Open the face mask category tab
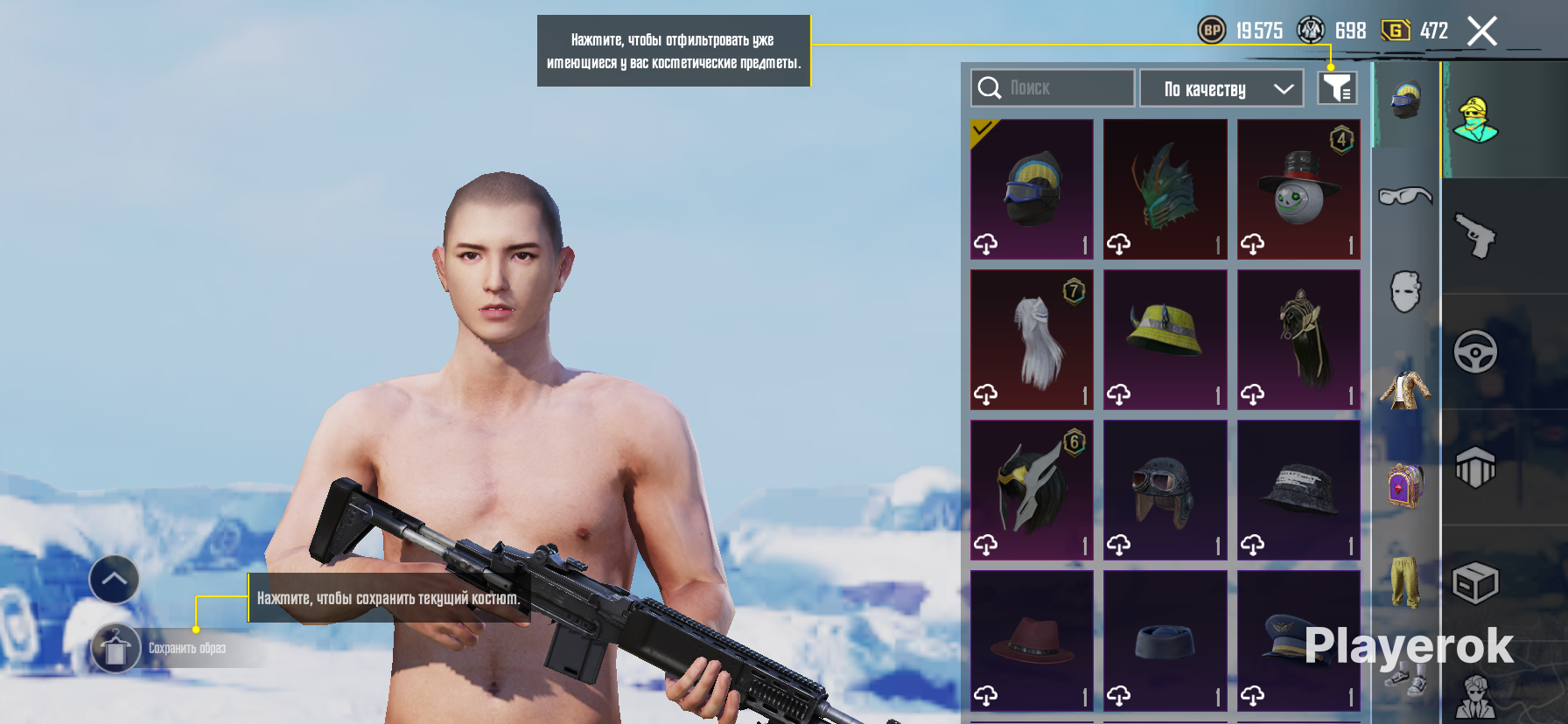Image resolution: width=1568 pixels, height=724 pixels. point(1405,291)
